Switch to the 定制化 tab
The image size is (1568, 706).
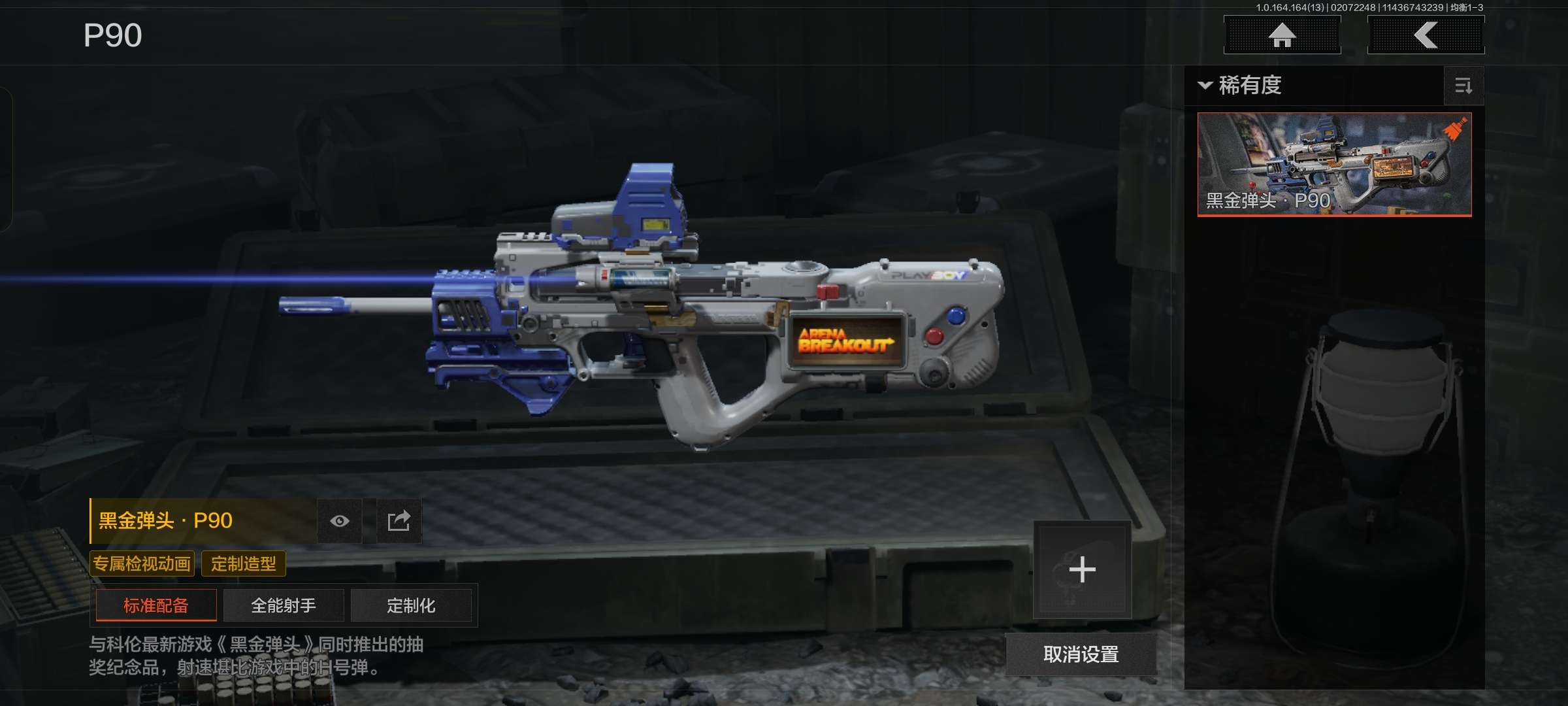click(411, 605)
